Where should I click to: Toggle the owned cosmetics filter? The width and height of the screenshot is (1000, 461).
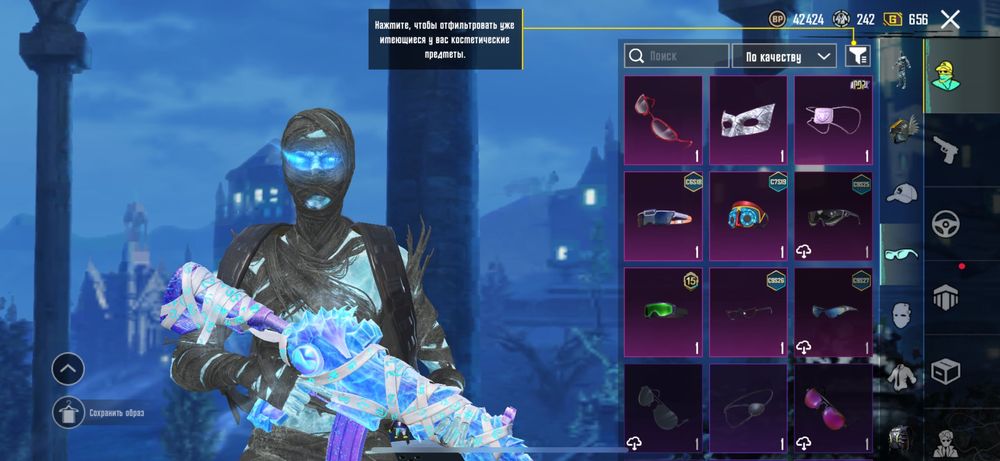[857, 56]
